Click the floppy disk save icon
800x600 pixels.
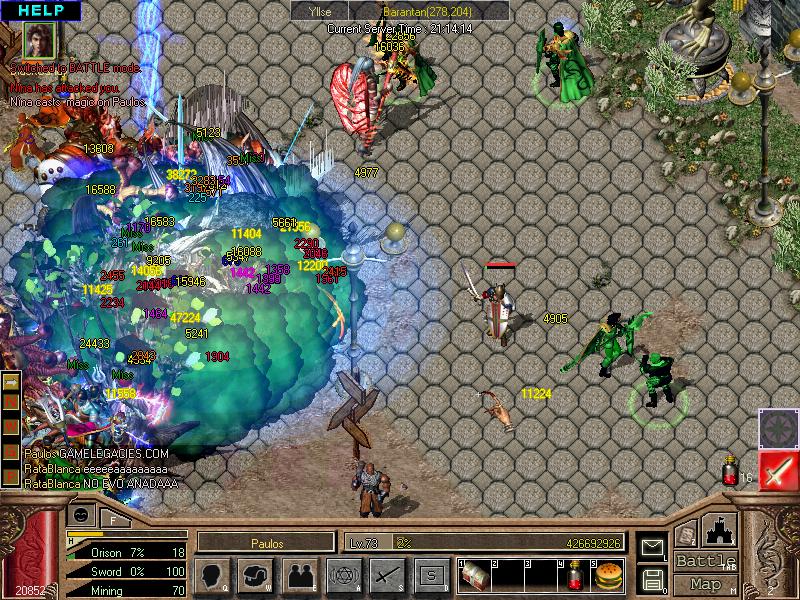point(652,577)
